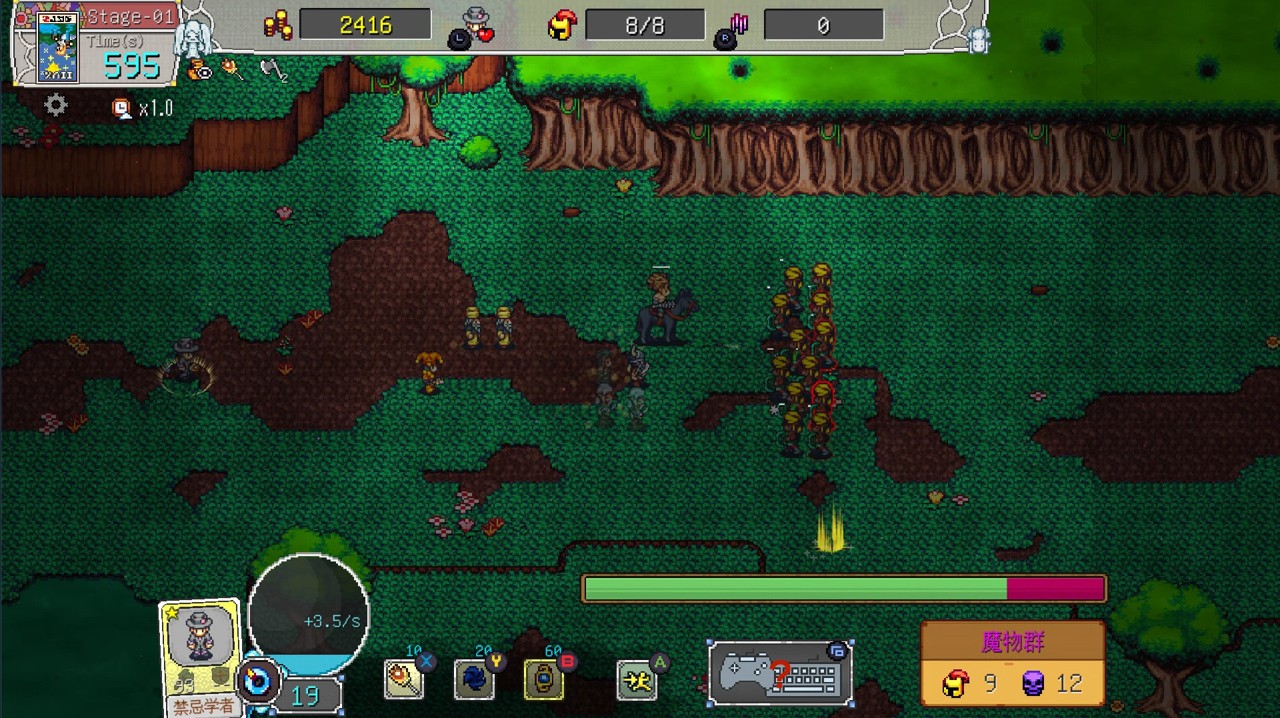The width and height of the screenshot is (1280, 718).
Task: Use the golden amulet skill costing 60
Action: point(544,680)
